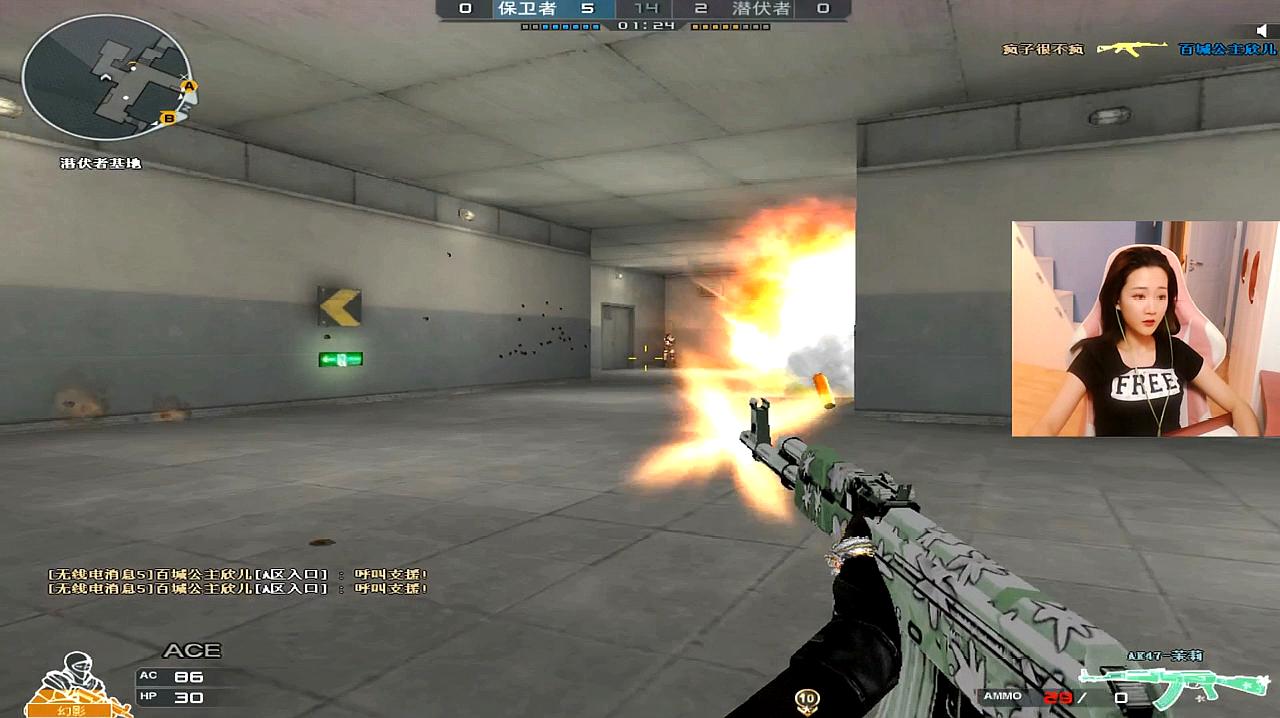The width and height of the screenshot is (1280, 718).
Task: Click the circular minimap
Action: pyautogui.click(x=107, y=77)
